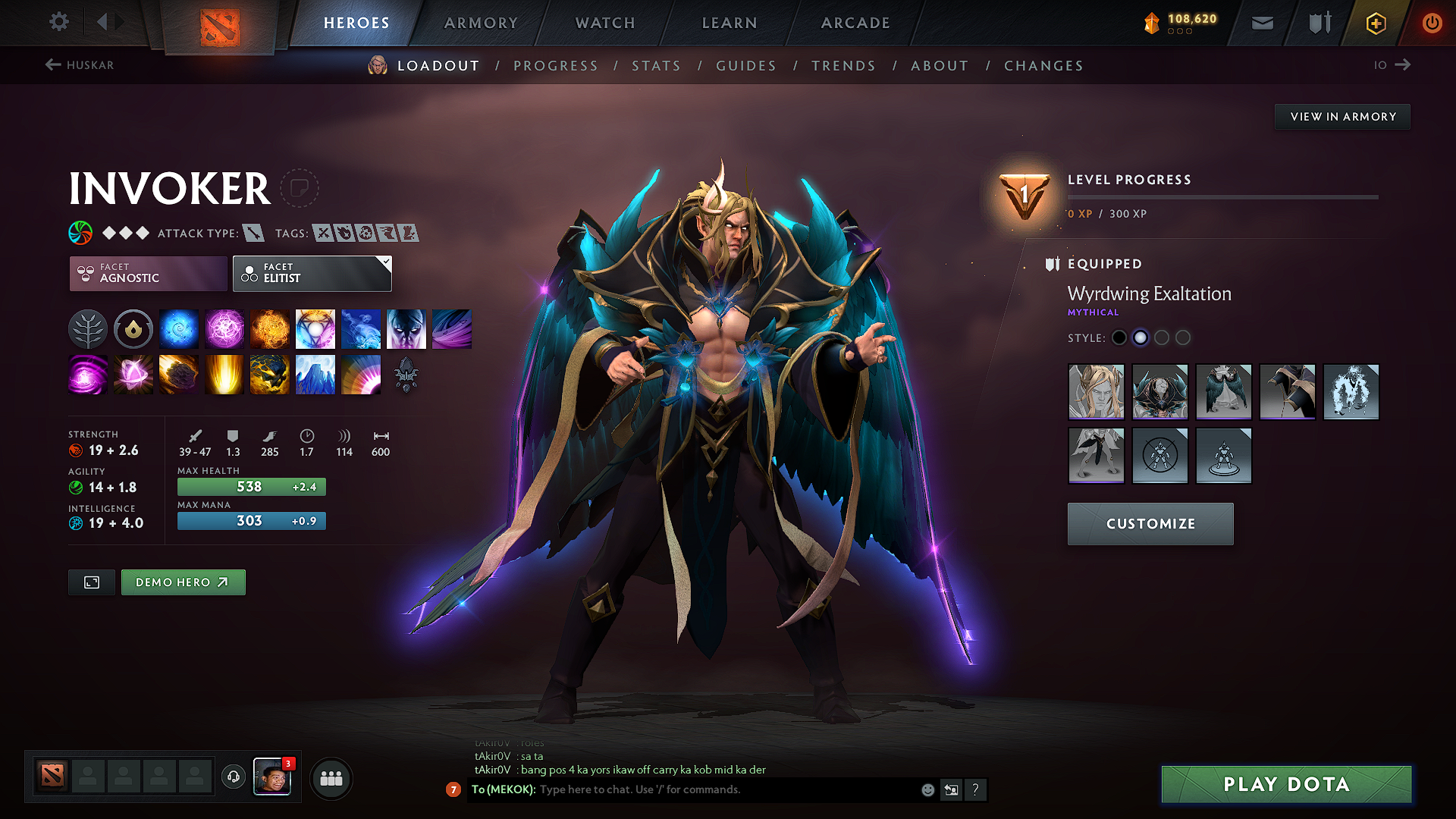Click the envelope notifications icon
This screenshot has height=819, width=1456.
coord(1261,23)
